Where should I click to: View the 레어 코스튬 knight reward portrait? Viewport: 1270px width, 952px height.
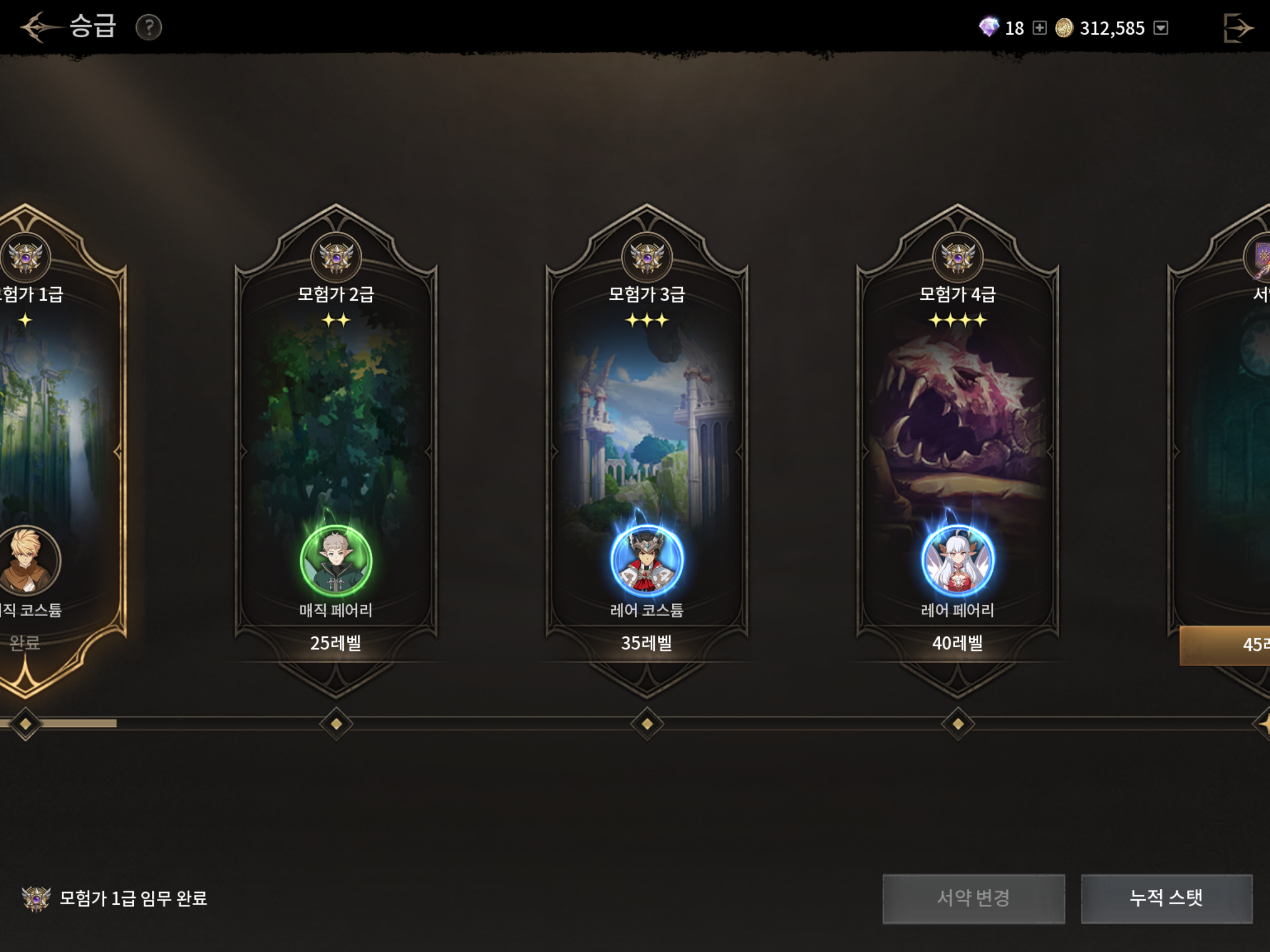pos(647,561)
